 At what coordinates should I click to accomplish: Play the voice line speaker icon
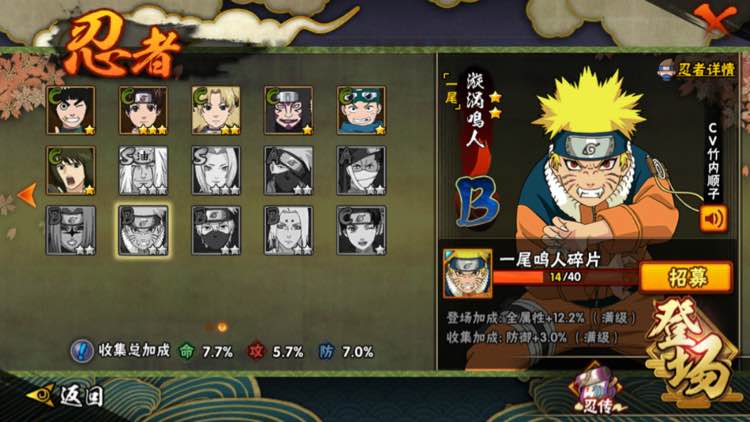click(713, 217)
